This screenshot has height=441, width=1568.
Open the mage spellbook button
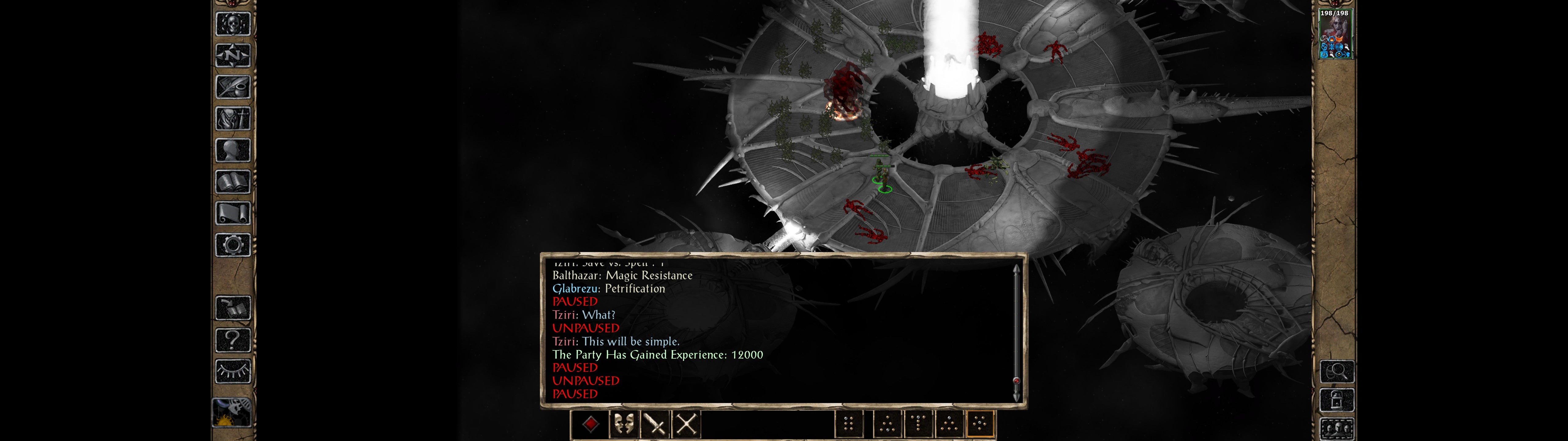pos(232,182)
